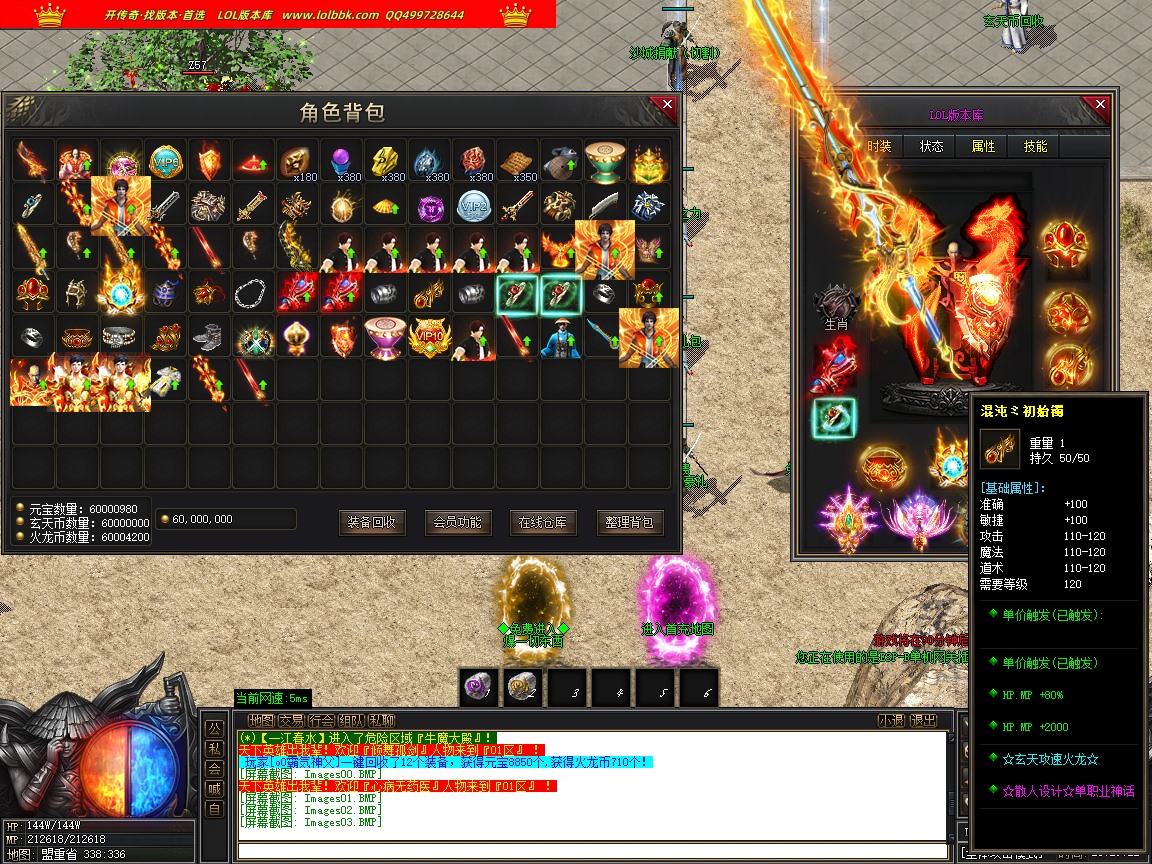The height and width of the screenshot is (864, 1152).
Task: Select the purple orb stack x380
Action: (341, 161)
